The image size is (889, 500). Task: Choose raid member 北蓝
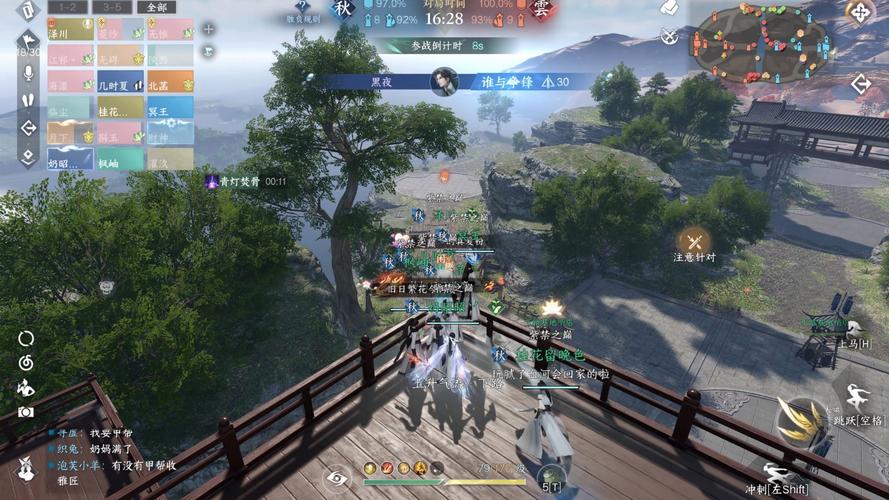click(169, 84)
